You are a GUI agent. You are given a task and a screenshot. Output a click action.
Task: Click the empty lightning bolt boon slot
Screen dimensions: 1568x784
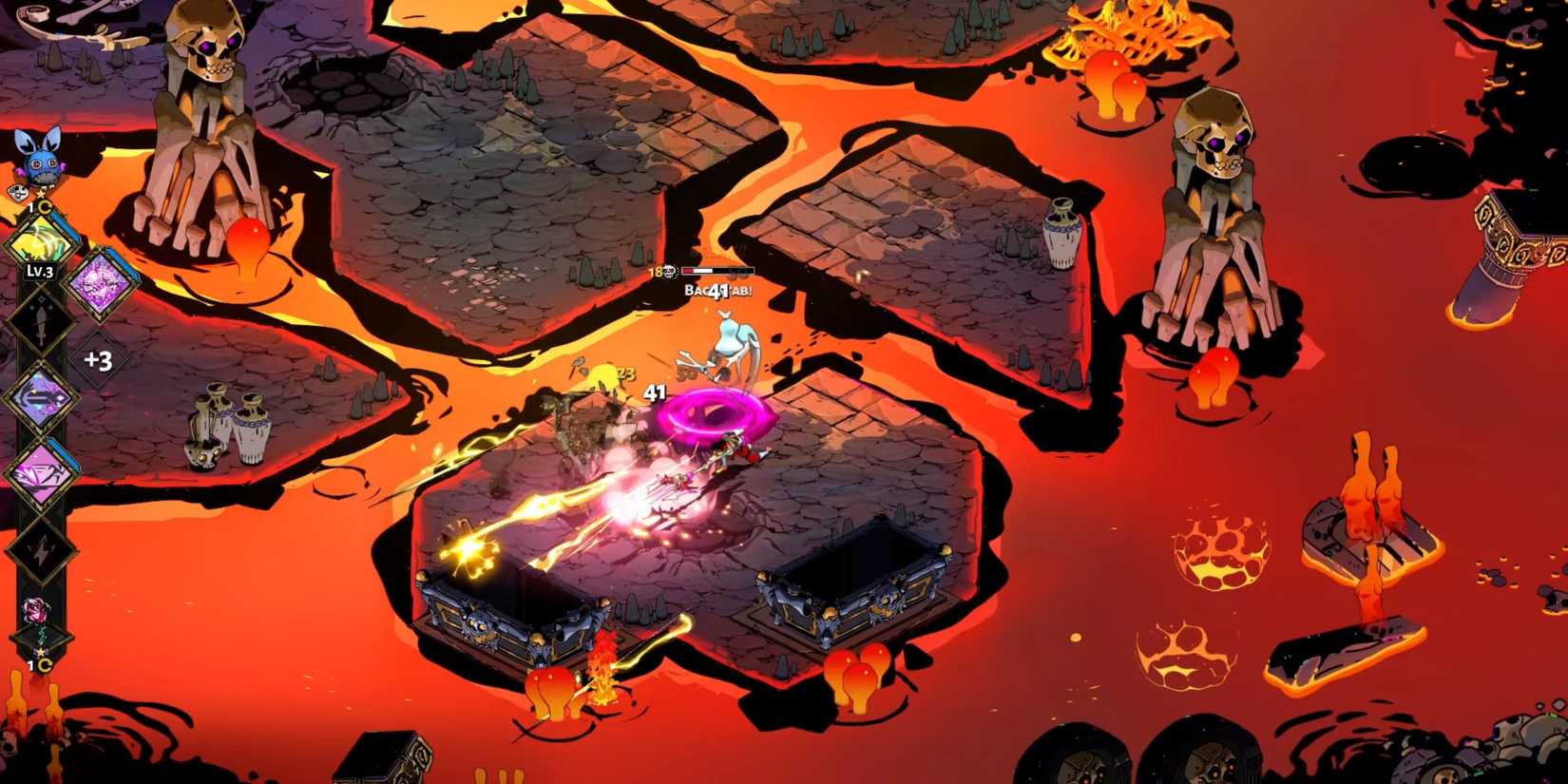(x=41, y=548)
